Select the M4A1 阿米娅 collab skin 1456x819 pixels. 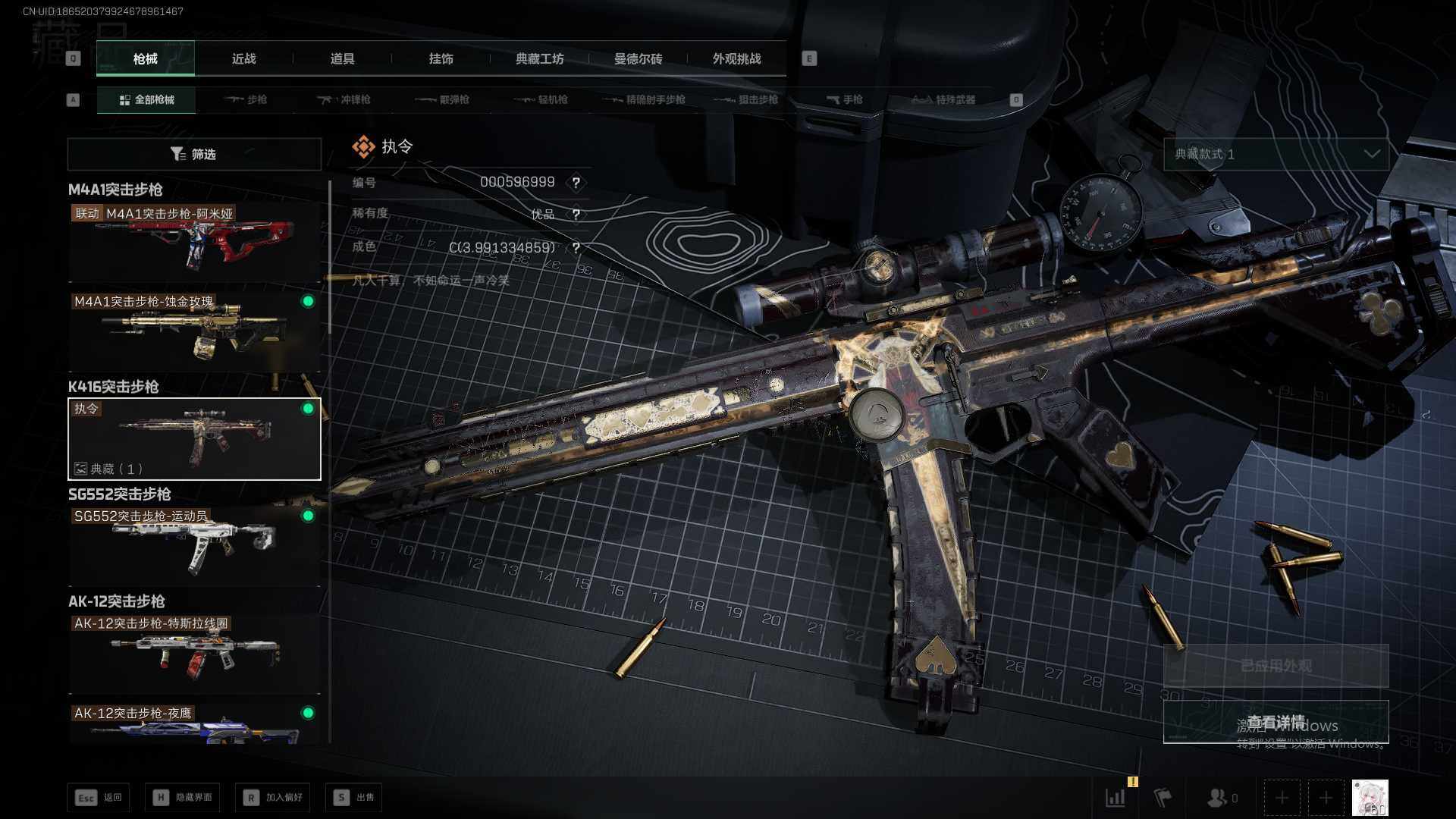coord(194,242)
